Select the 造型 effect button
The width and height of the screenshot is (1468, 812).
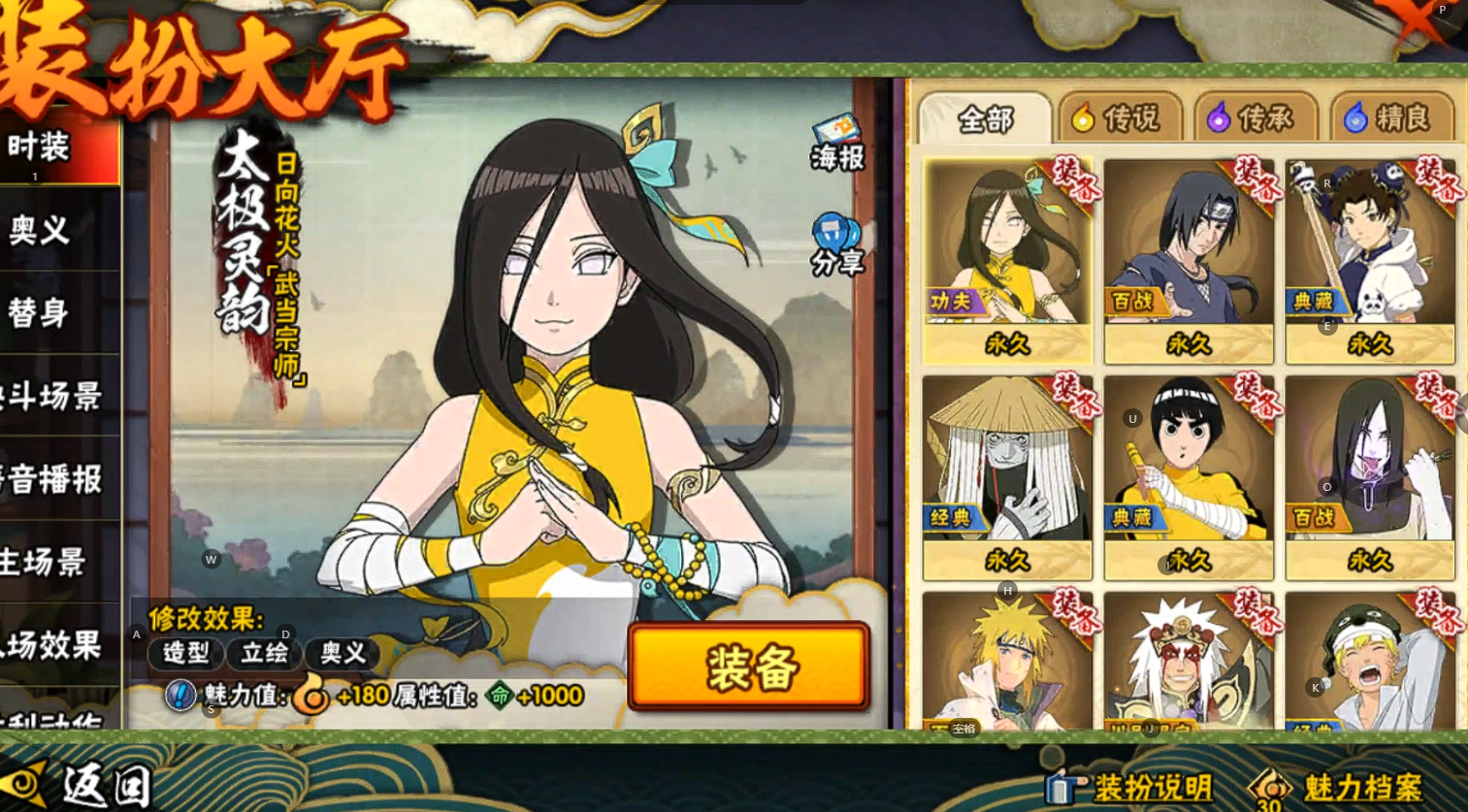pos(185,653)
